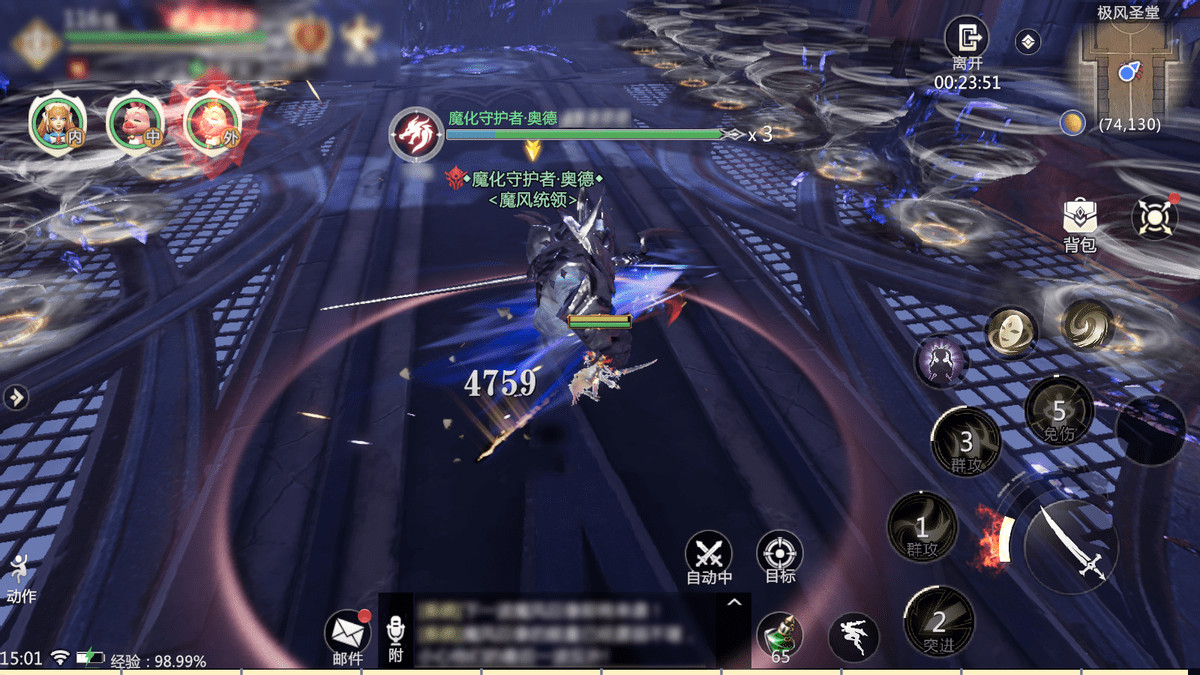The width and height of the screenshot is (1200, 675).
Task: Use the green potion with 65 count
Action: pos(779,636)
